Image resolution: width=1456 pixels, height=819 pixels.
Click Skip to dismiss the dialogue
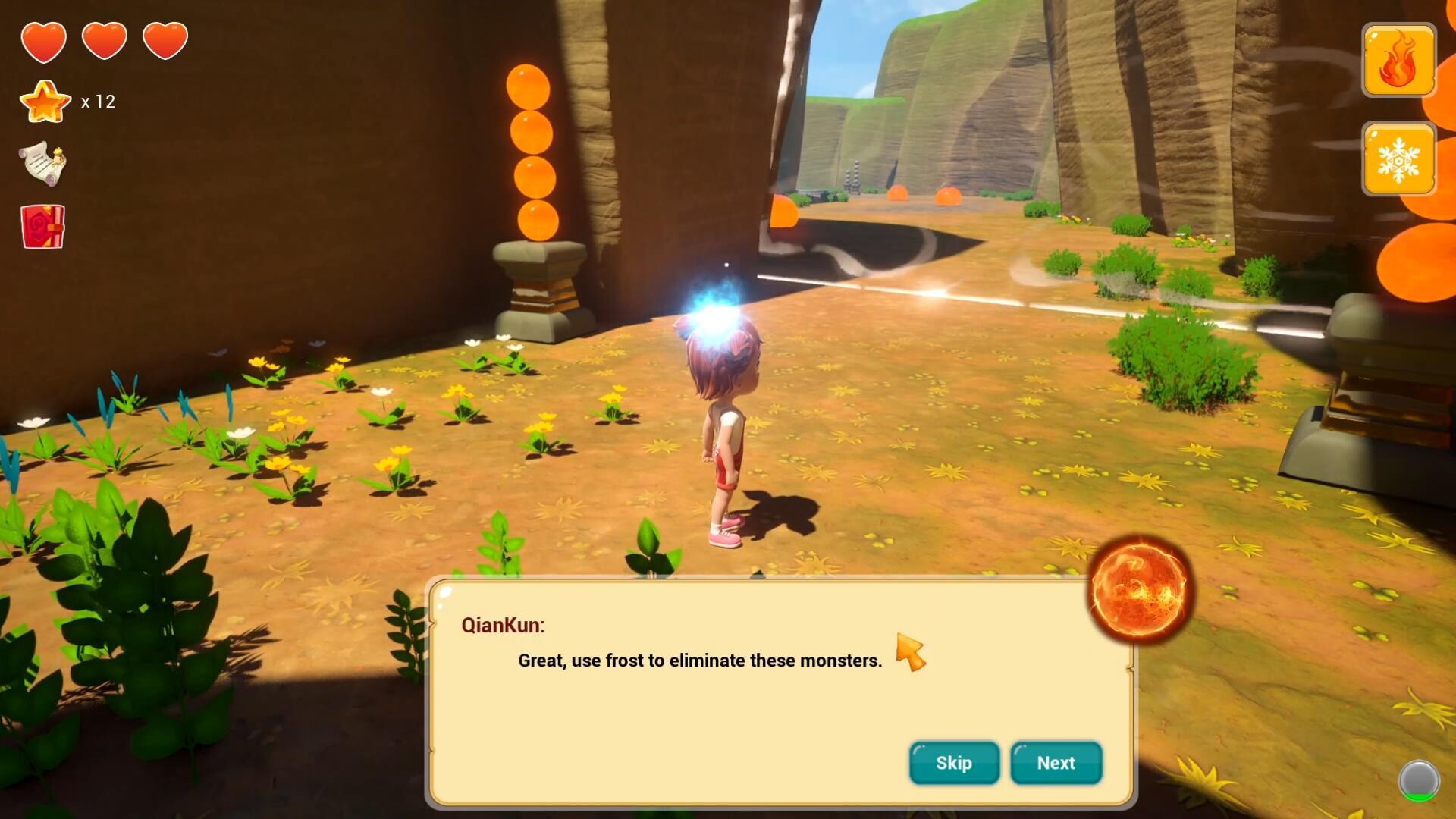click(x=953, y=764)
